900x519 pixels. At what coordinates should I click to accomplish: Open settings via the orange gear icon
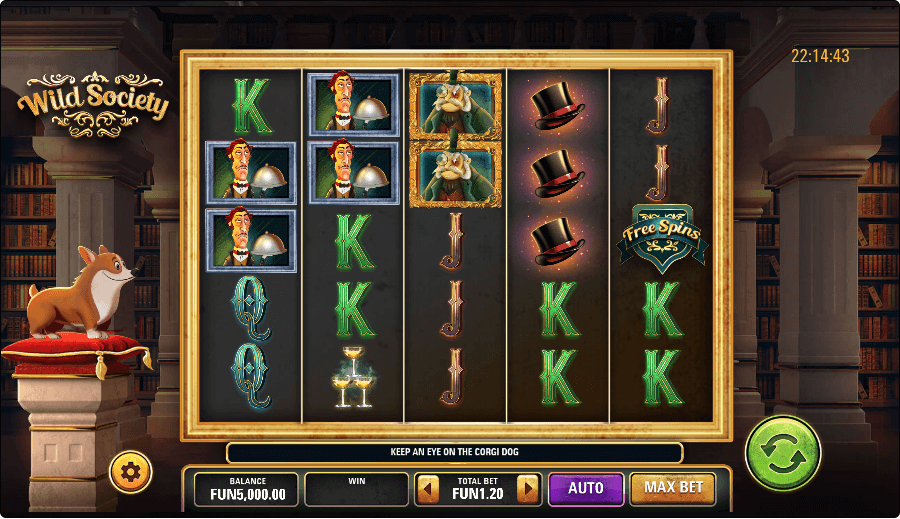pos(131,471)
